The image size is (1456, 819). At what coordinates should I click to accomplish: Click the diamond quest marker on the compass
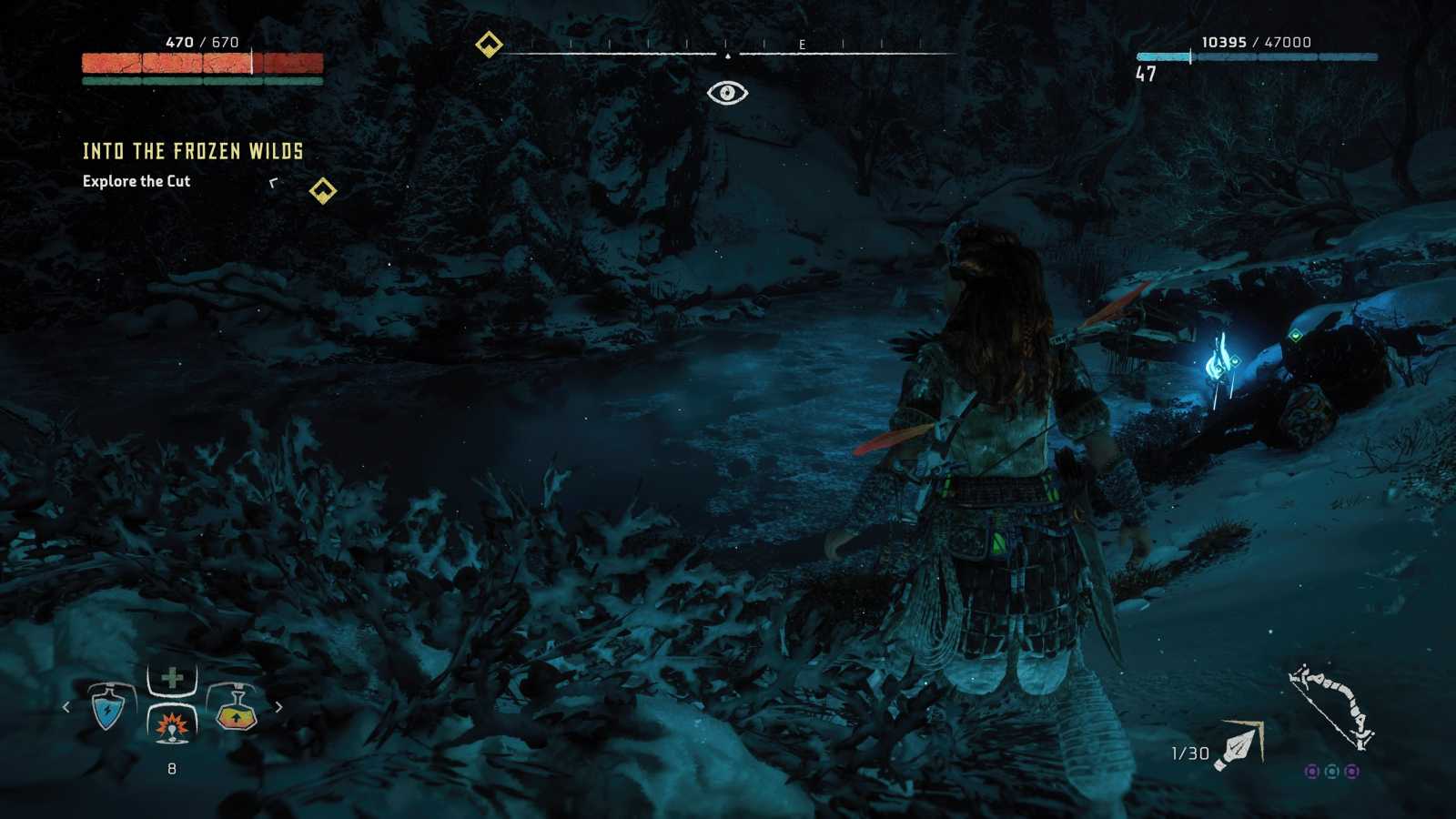coord(489,41)
